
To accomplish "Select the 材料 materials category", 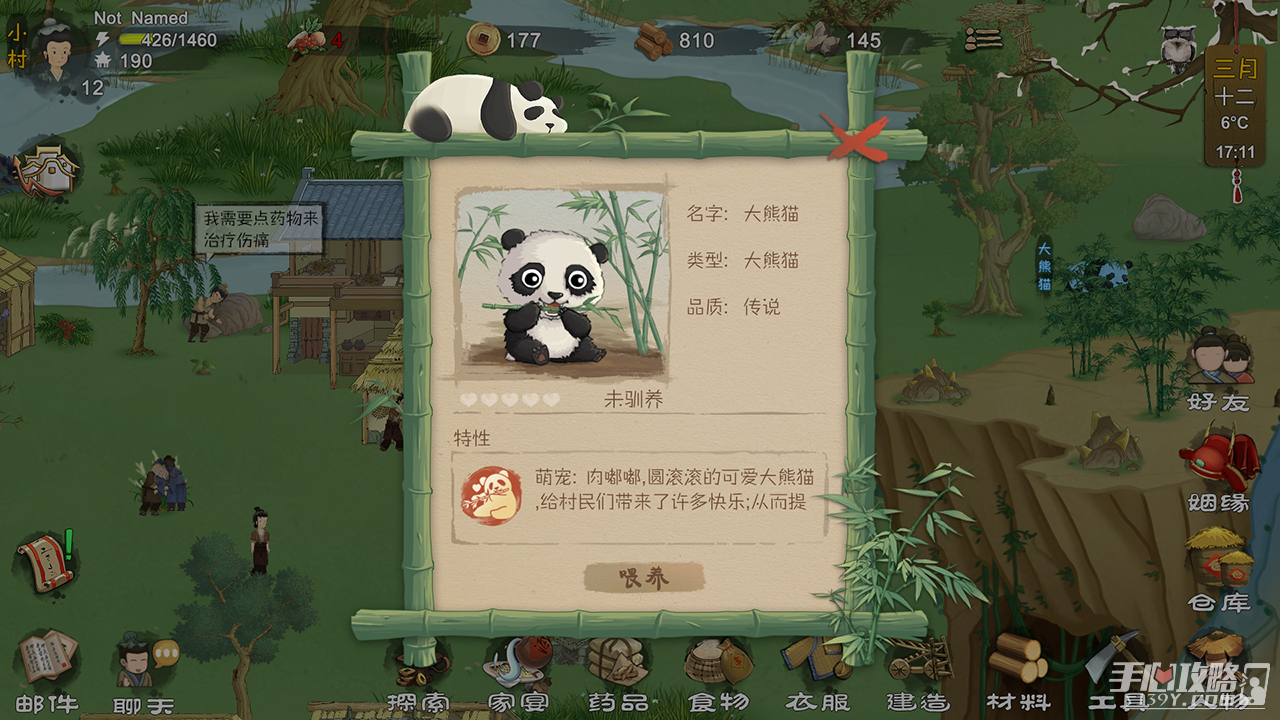I will (x=1017, y=668).
